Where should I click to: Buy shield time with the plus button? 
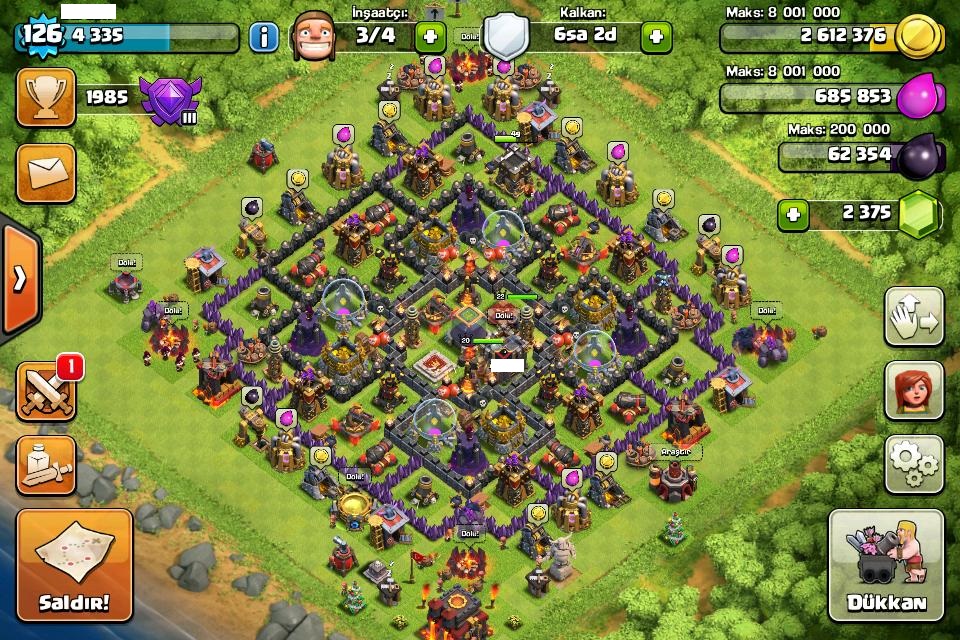click(x=656, y=37)
